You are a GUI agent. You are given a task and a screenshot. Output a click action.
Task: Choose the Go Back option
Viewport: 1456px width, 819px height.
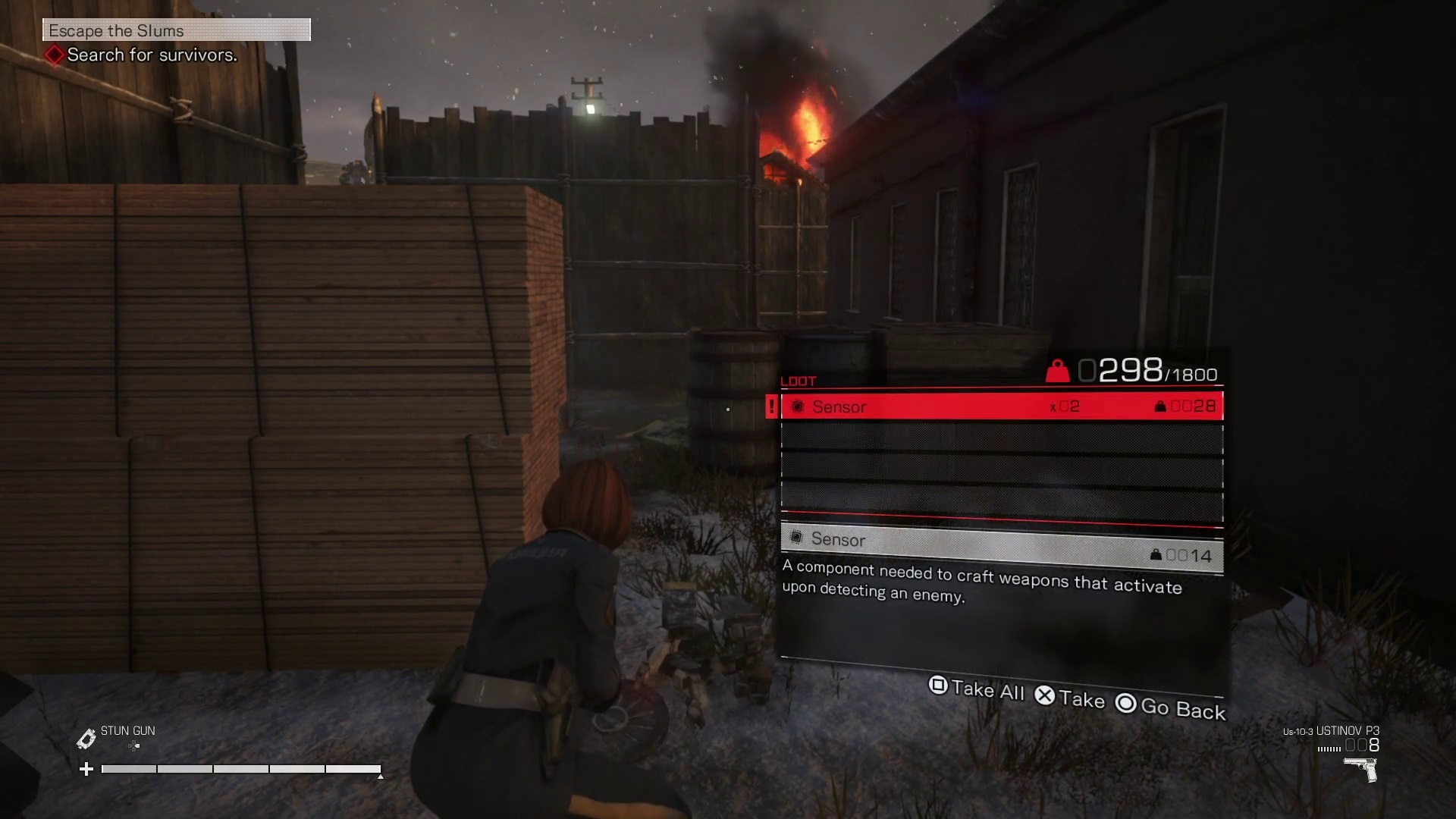(x=1171, y=707)
